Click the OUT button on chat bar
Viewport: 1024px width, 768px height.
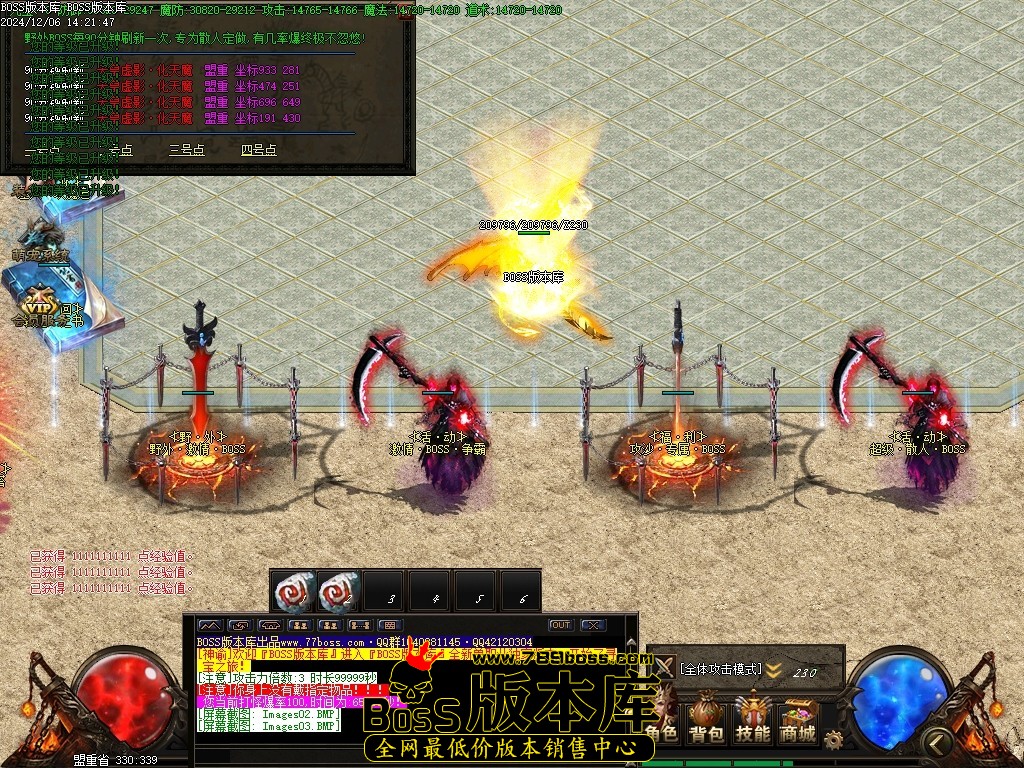coord(561,625)
